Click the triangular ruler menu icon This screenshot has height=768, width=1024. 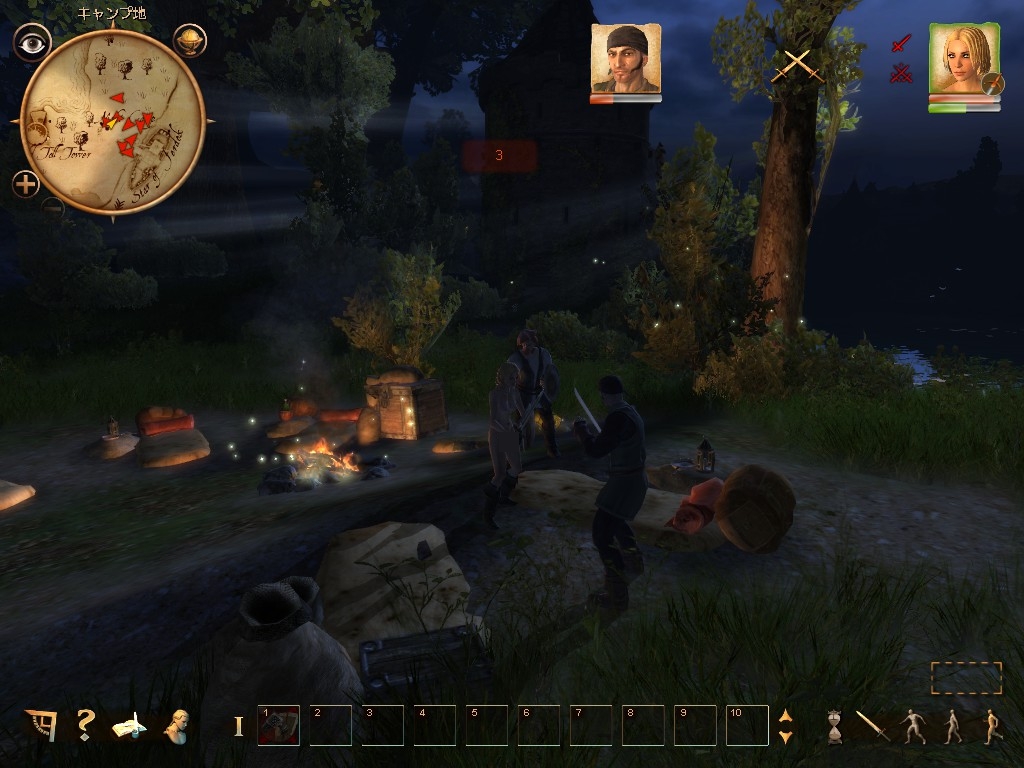(42, 725)
